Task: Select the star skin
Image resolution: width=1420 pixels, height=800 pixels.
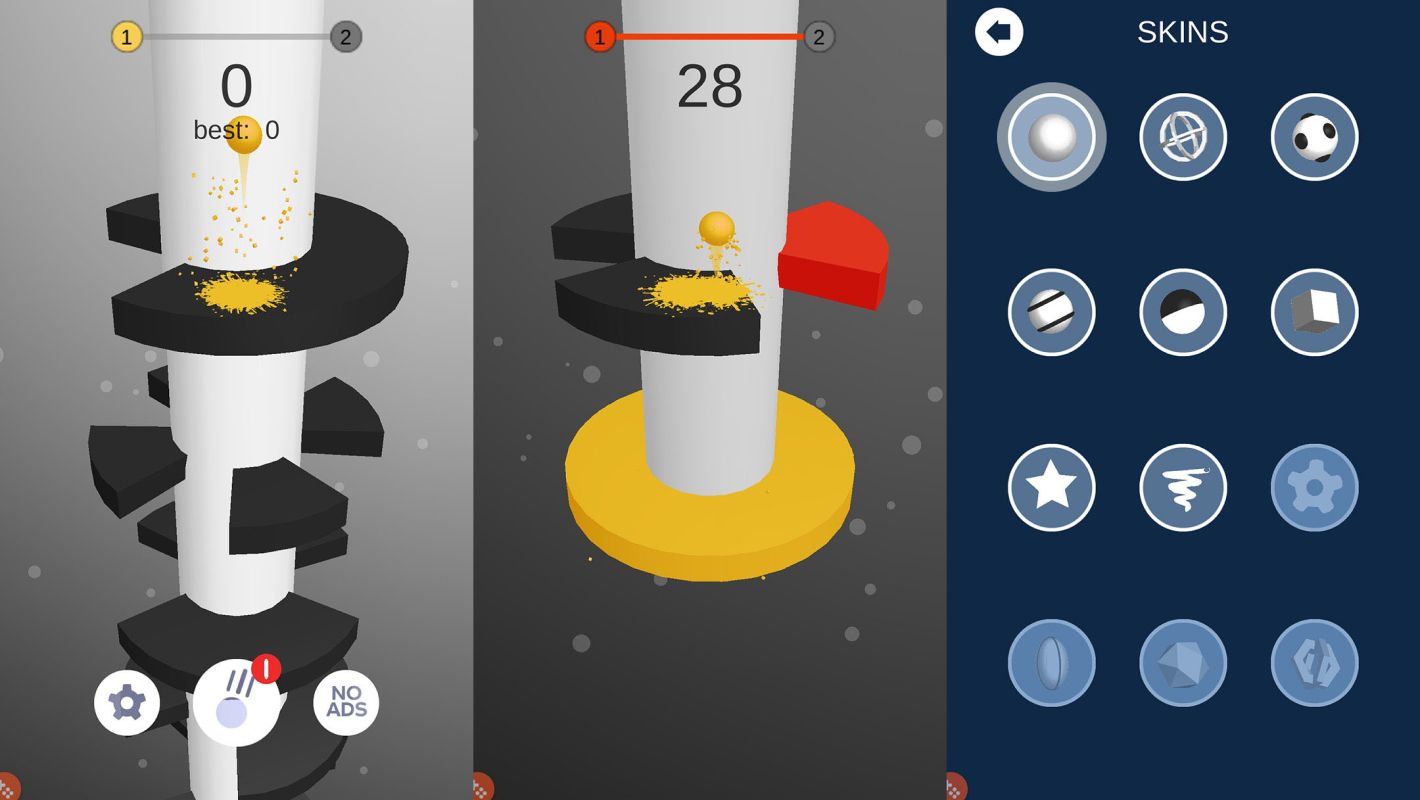Action: tap(1051, 488)
